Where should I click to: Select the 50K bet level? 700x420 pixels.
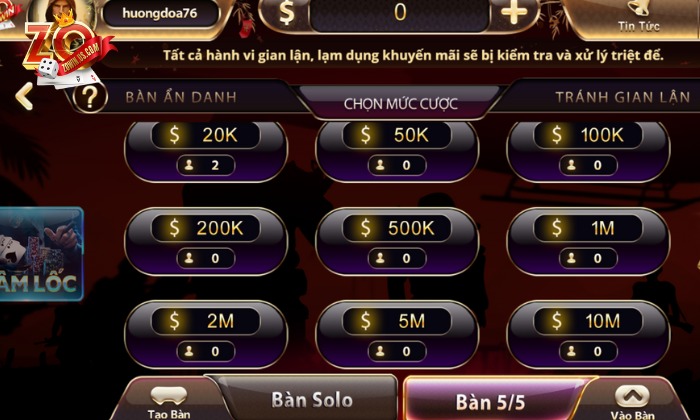(396, 148)
